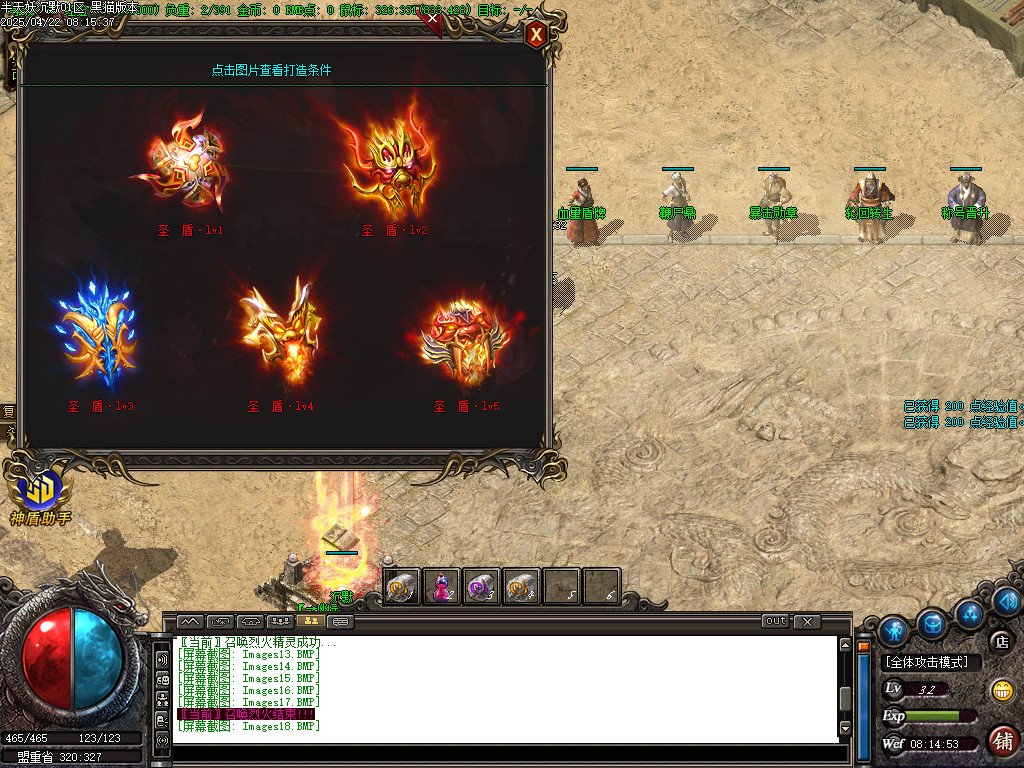This screenshot has height=768, width=1024.
Task: Activate the scroll in hotbar slot 4
Action: [521, 587]
